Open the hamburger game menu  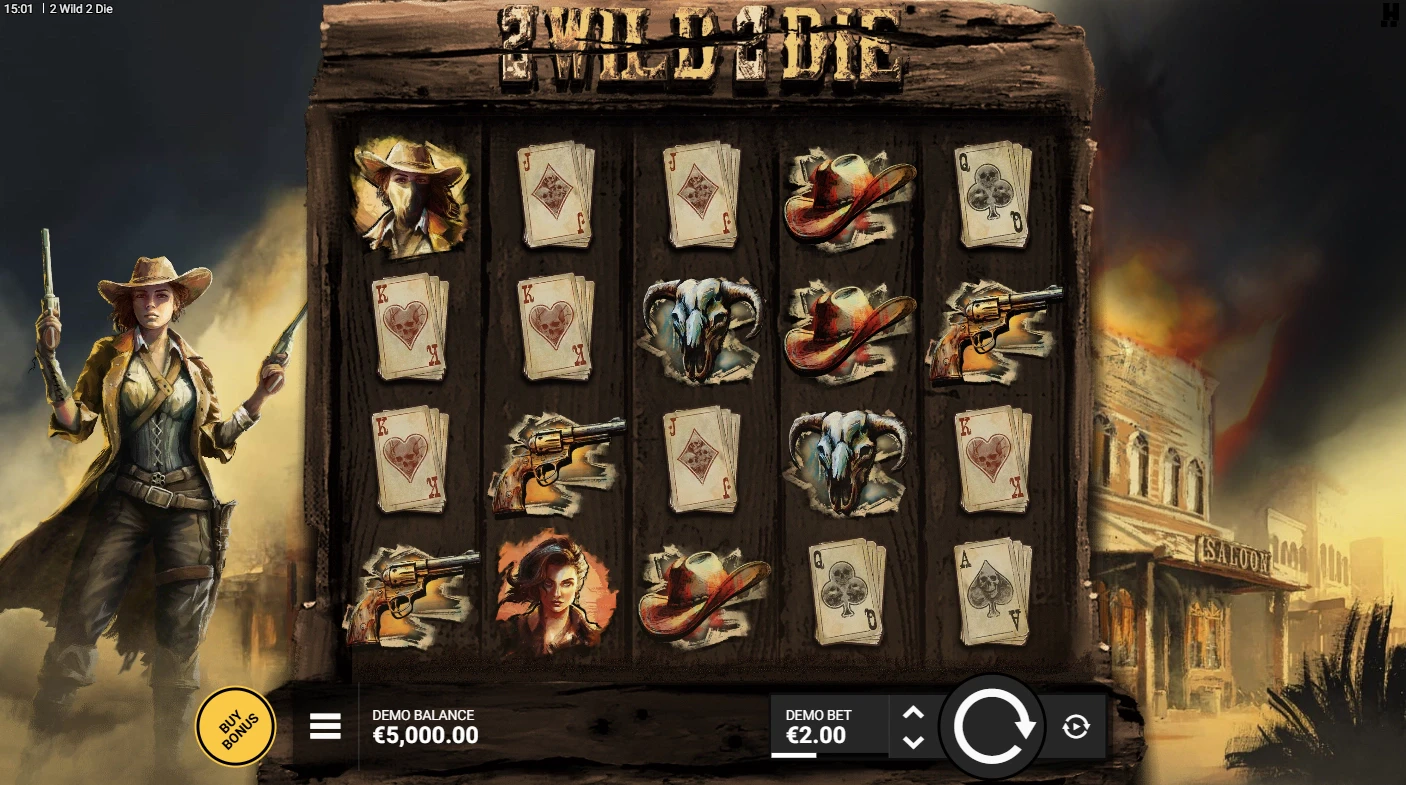[324, 726]
